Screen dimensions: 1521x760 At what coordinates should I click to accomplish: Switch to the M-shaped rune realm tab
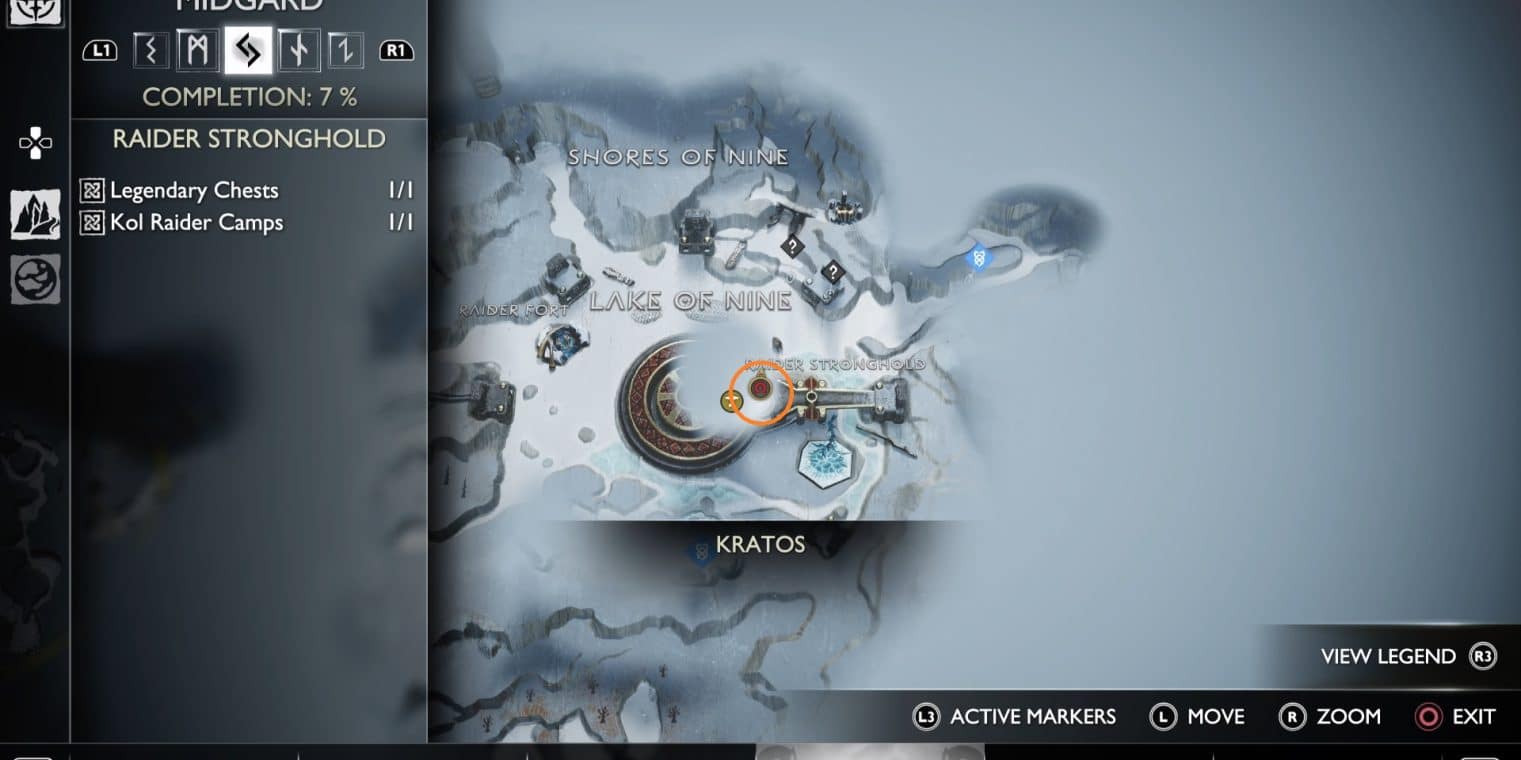(x=198, y=50)
